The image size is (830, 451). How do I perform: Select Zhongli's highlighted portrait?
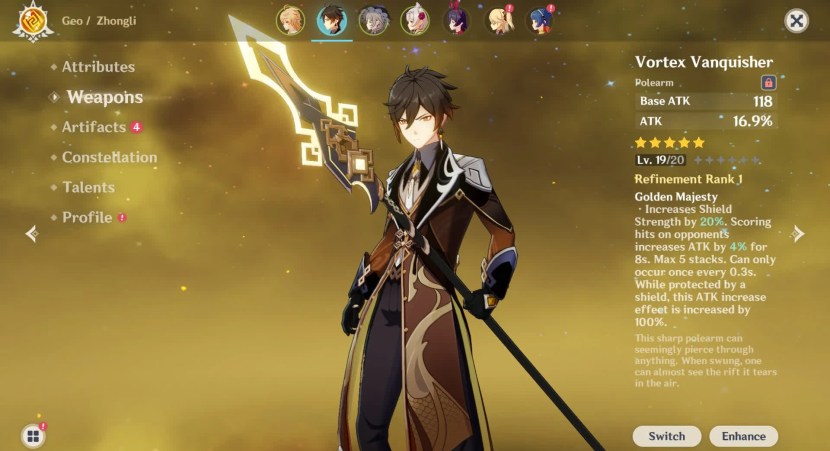tap(332, 20)
